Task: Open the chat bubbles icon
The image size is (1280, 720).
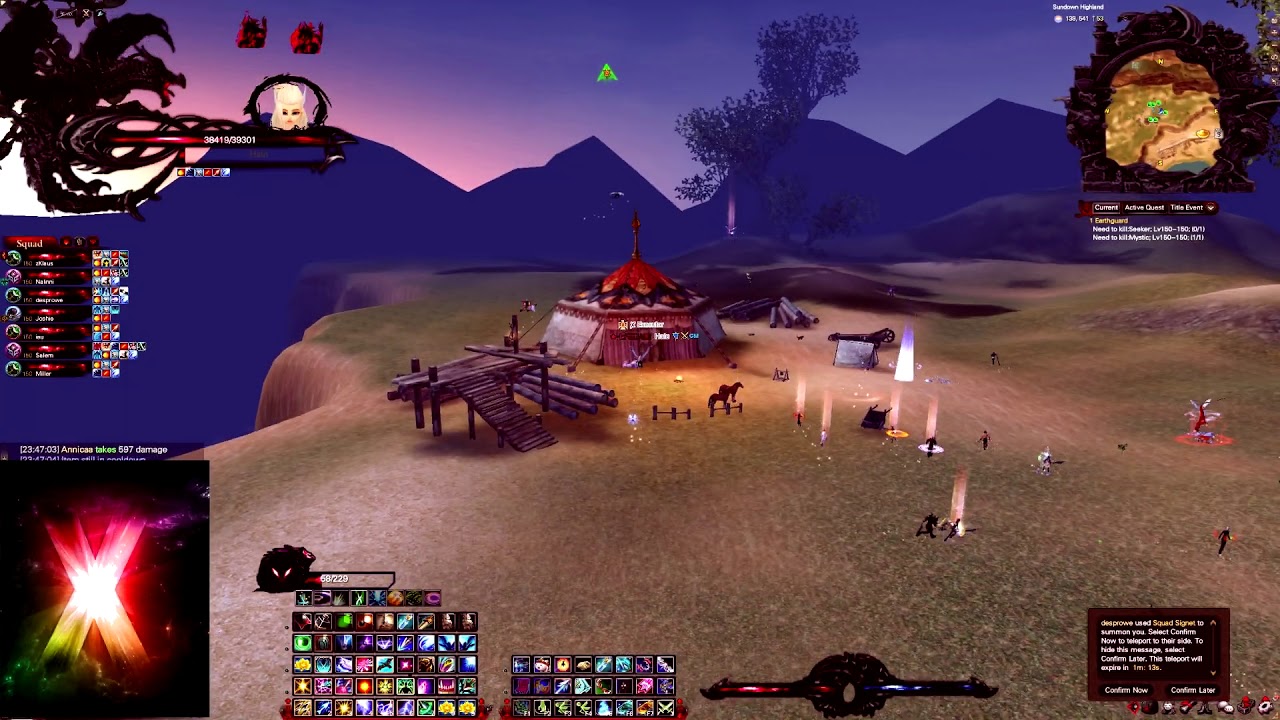Action: [1226, 708]
